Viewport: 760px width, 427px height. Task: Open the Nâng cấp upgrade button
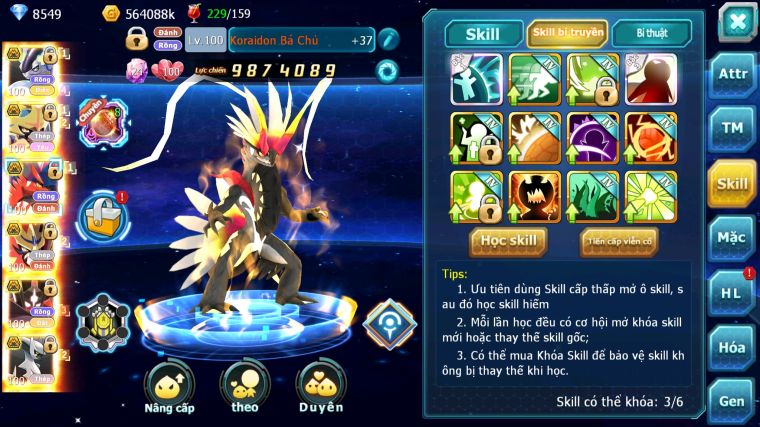169,387
